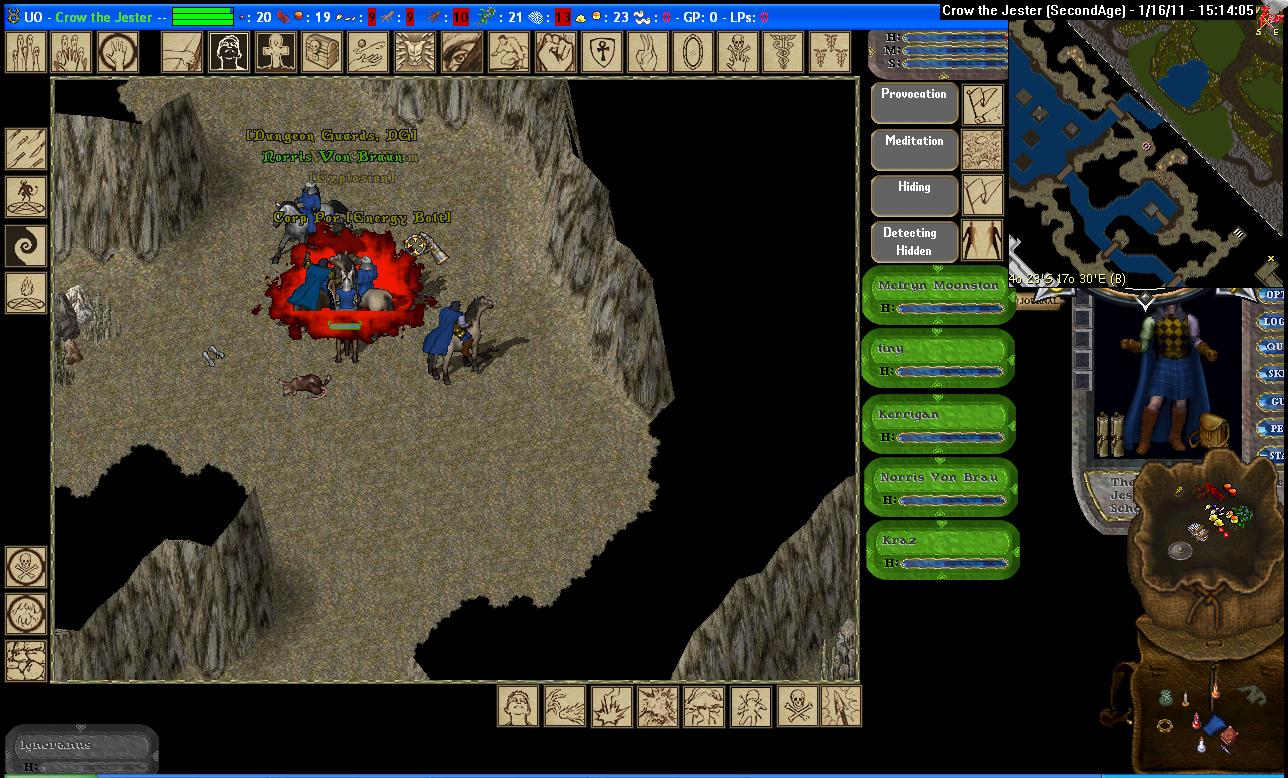Screen dimensions: 1288x778
Task: Cast the clenched fist spell icon
Action: click(553, 52)
